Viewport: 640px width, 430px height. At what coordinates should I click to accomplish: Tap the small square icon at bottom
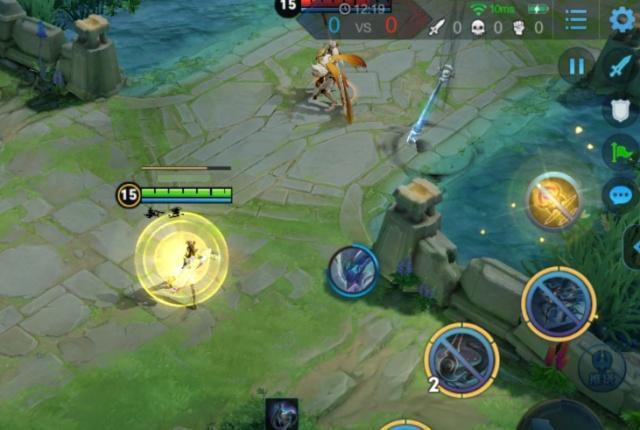(x=281, y=414)
